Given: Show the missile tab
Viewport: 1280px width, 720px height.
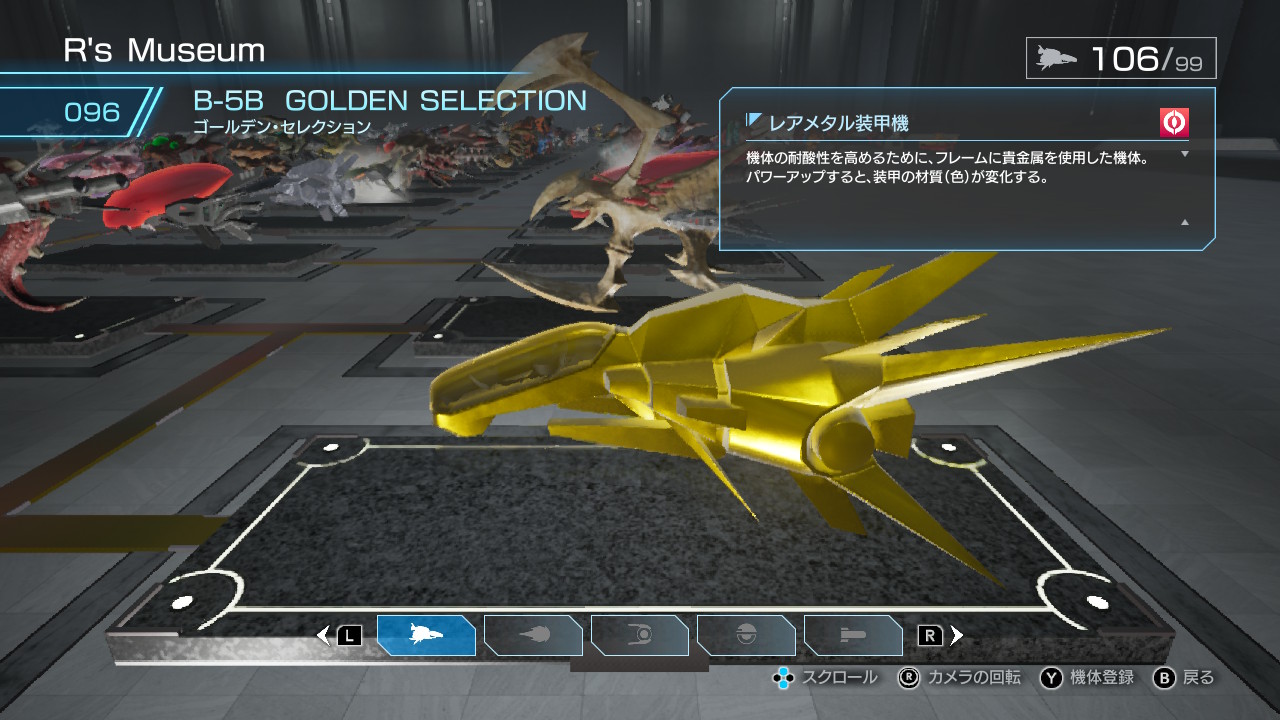Looking at the screenshot, I should pyautogui.click(x=853, y=635).
